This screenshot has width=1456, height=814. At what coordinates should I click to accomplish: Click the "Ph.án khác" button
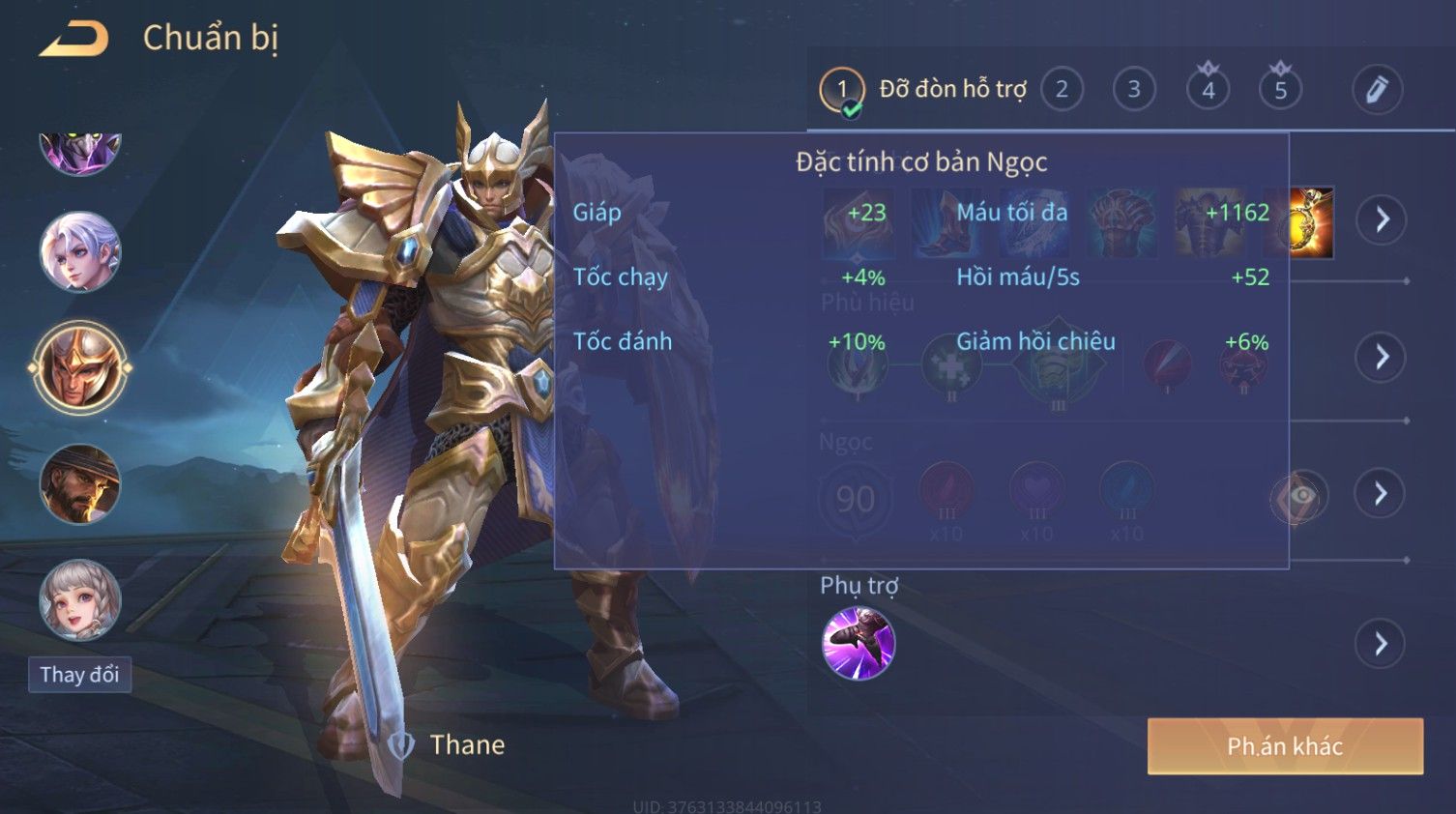(x=1285, y=746)
